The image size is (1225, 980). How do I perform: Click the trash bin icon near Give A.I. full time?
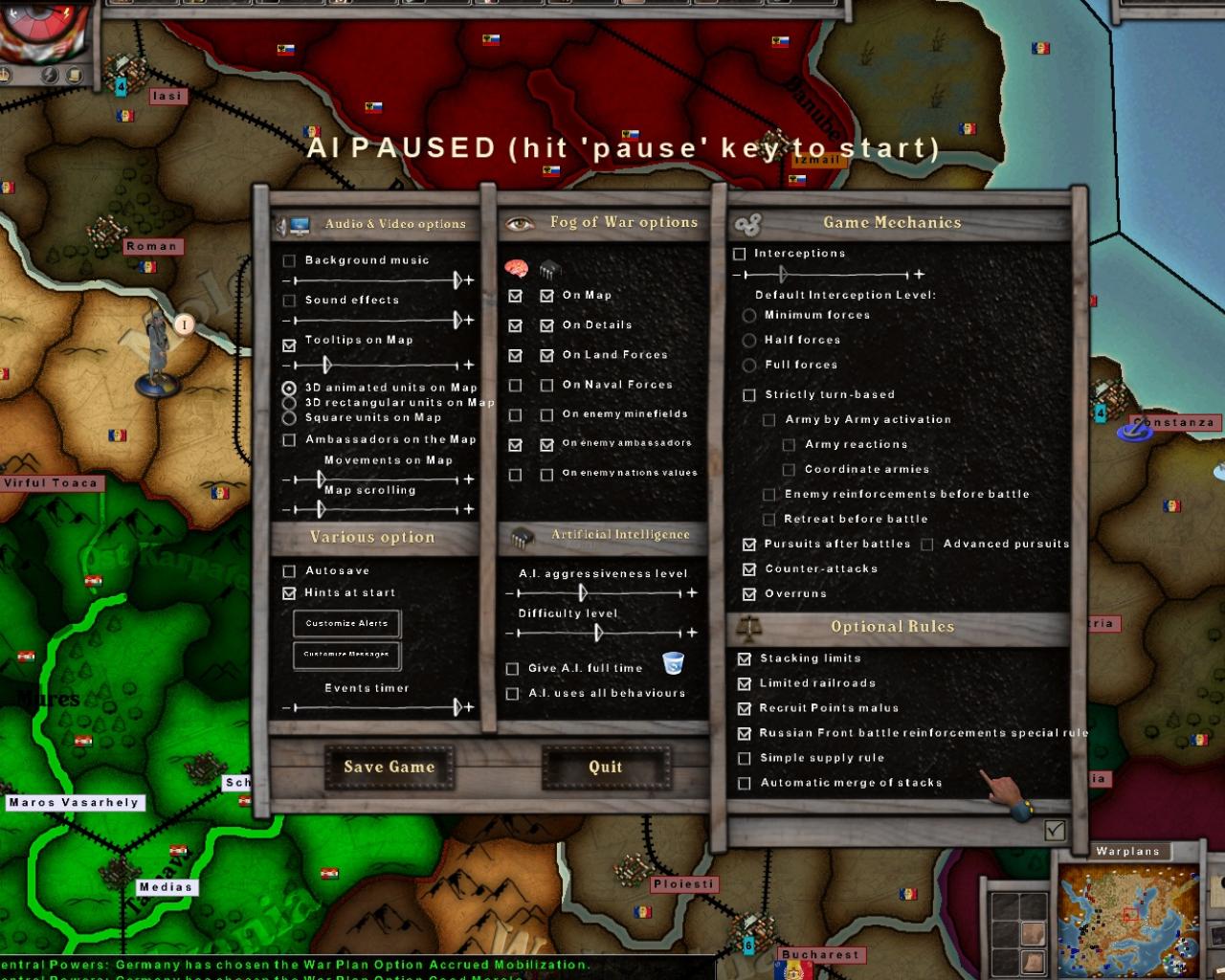[675, 660]
